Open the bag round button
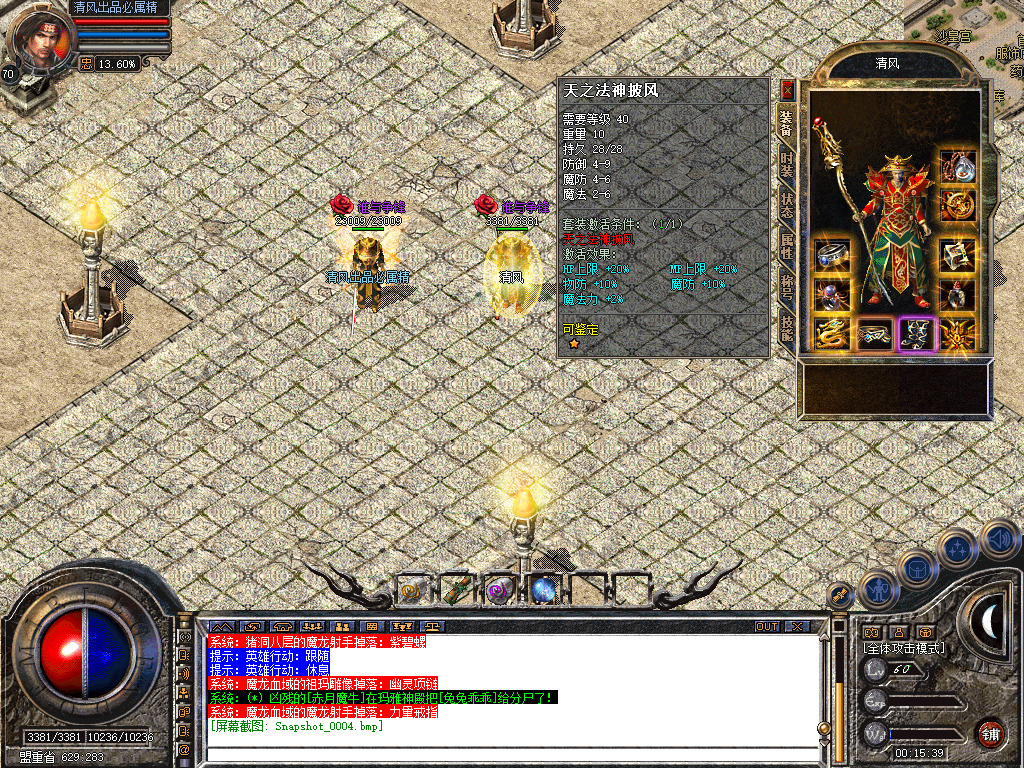 916,568
